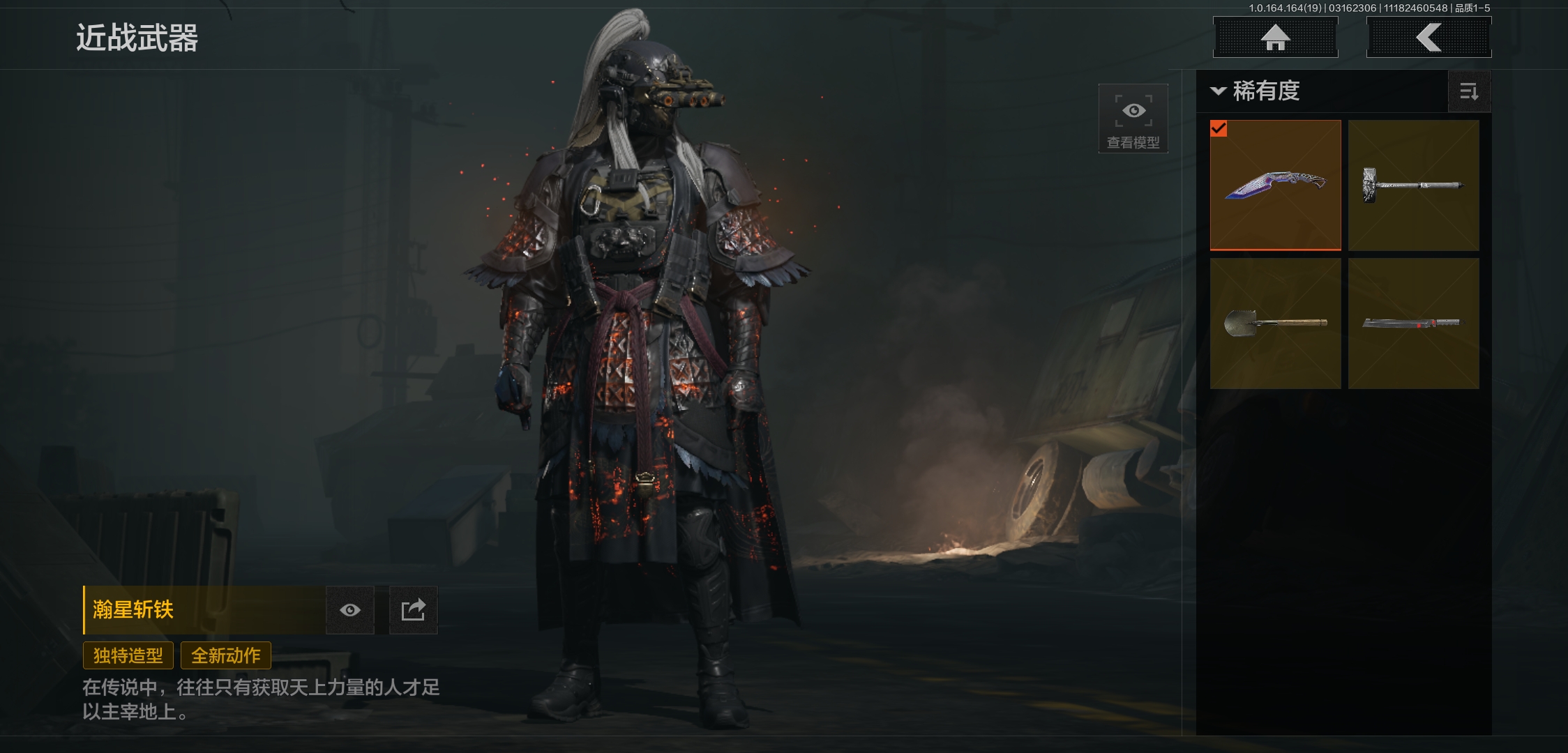The image size is (1568, 753).
Task: Select the purple blade melee weapon
Action: coord(1275,185)
